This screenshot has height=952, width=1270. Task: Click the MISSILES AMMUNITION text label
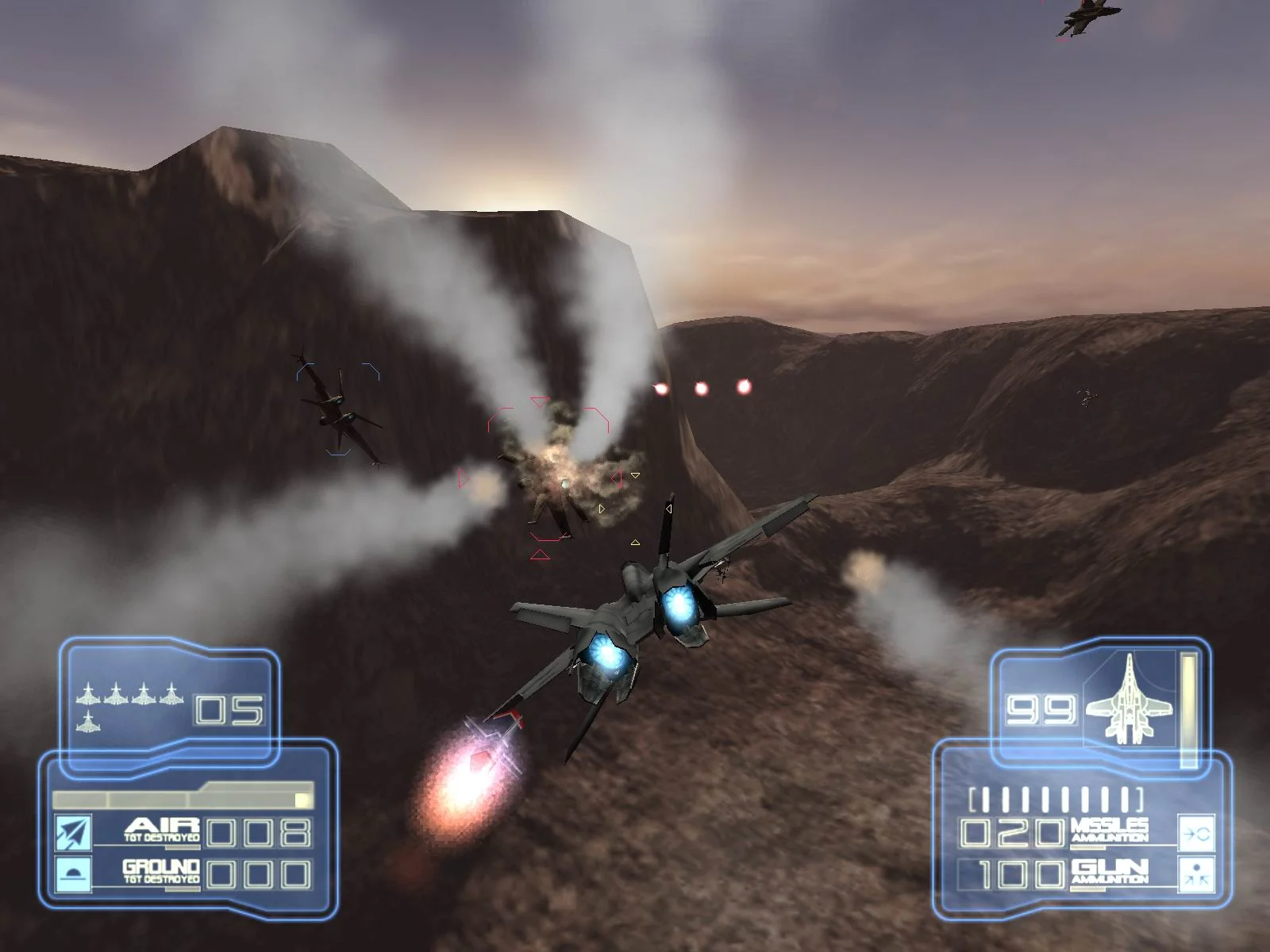click(1110, 831)
